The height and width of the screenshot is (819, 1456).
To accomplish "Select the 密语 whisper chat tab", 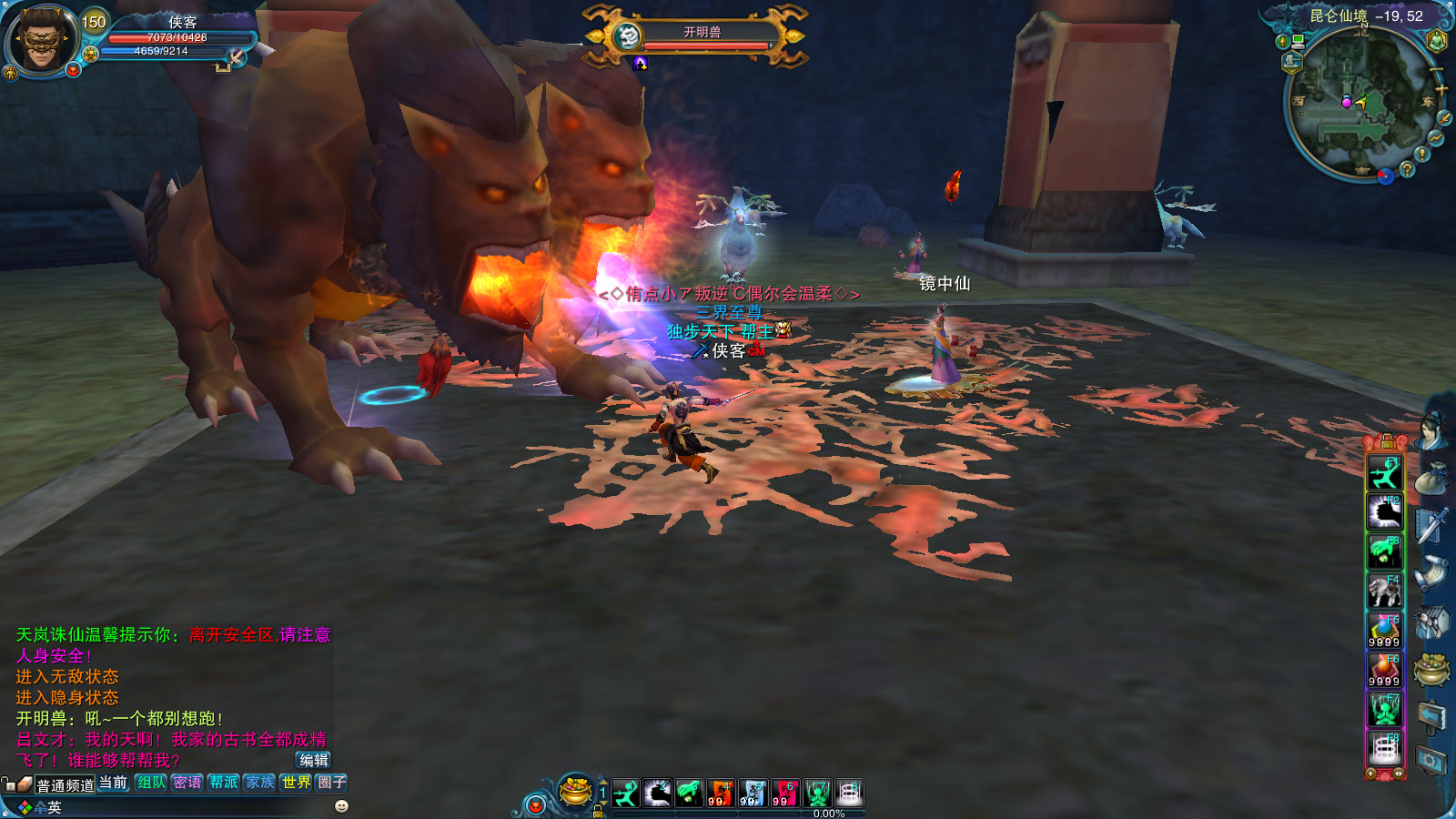I will pyautogui.click(x=187, y=783).
